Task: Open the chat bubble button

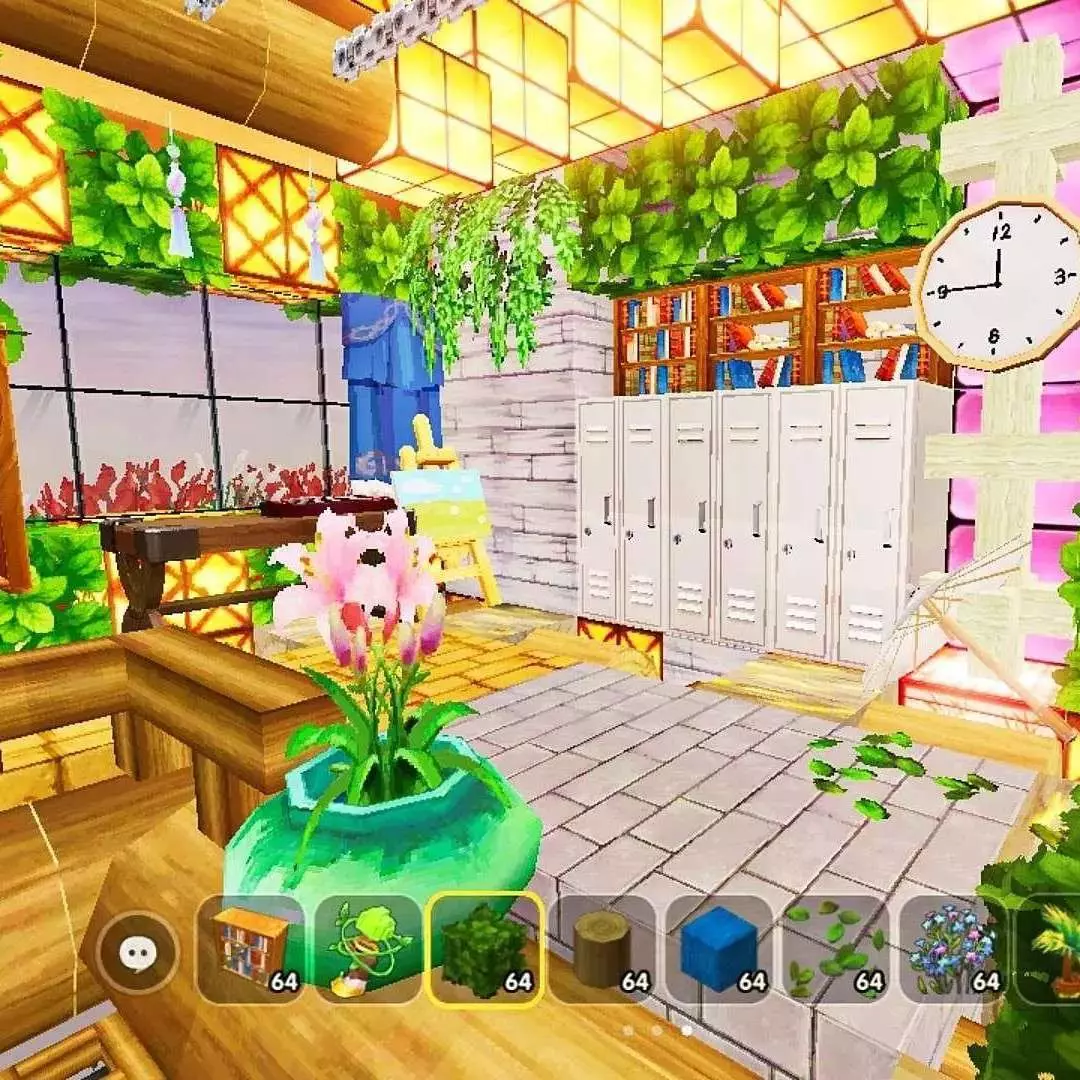Action: point(135,953)
